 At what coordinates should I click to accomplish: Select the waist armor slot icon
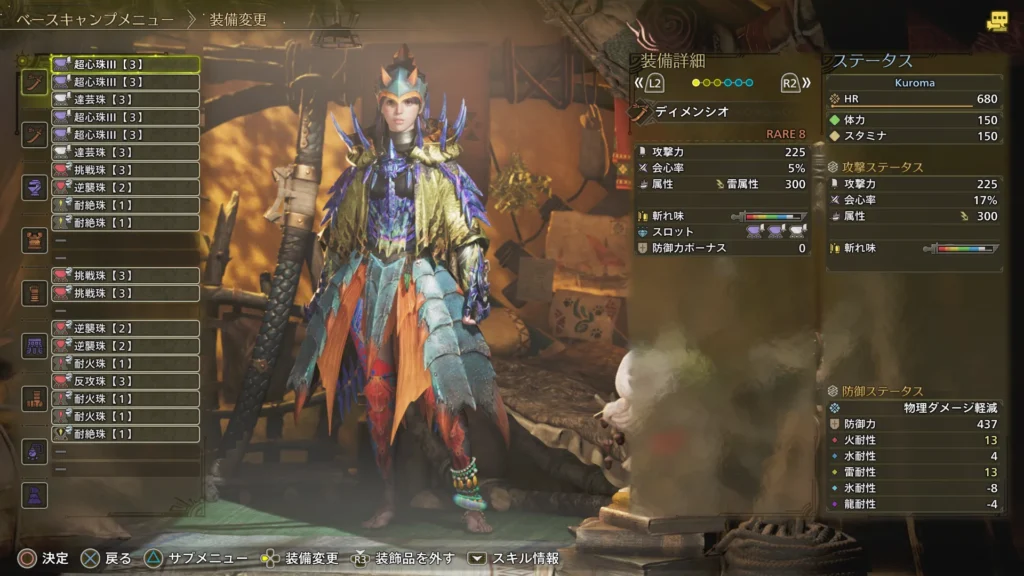(35, 346)
